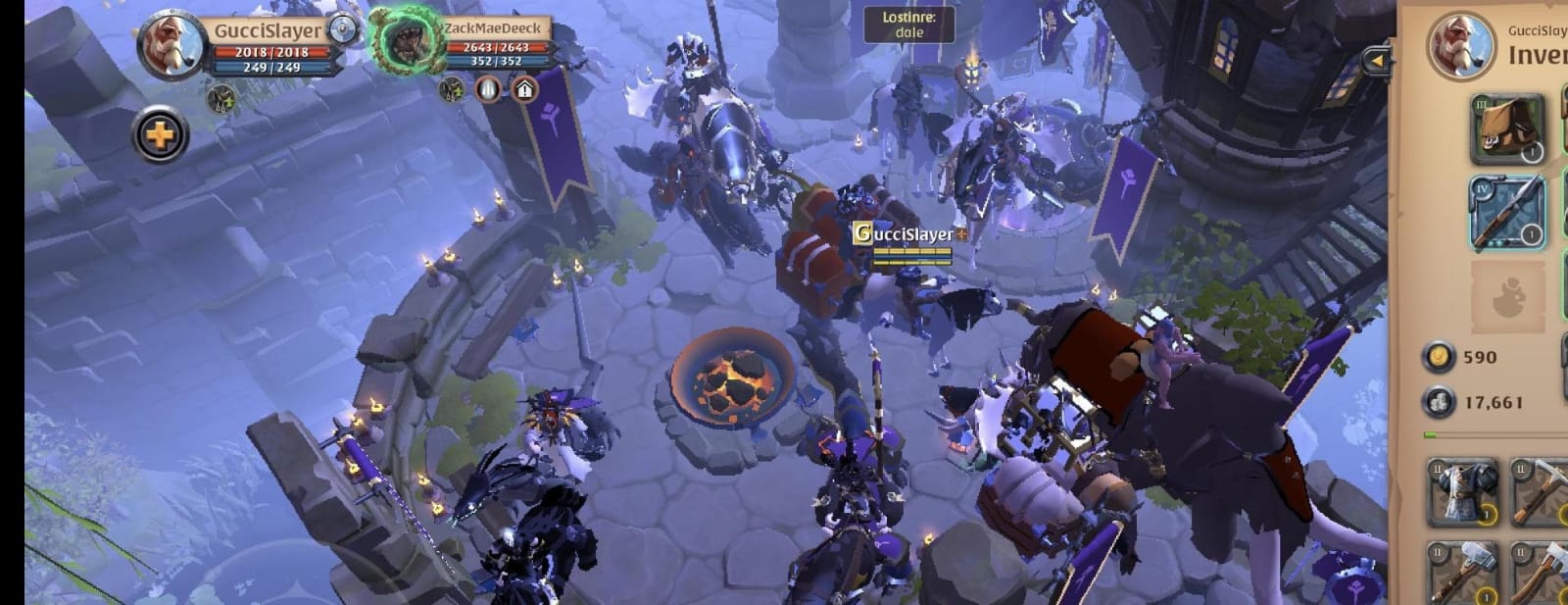This screenshot has width=1568, height=605.
Task: Tap the orange plus button
Action: click(160, 134)
